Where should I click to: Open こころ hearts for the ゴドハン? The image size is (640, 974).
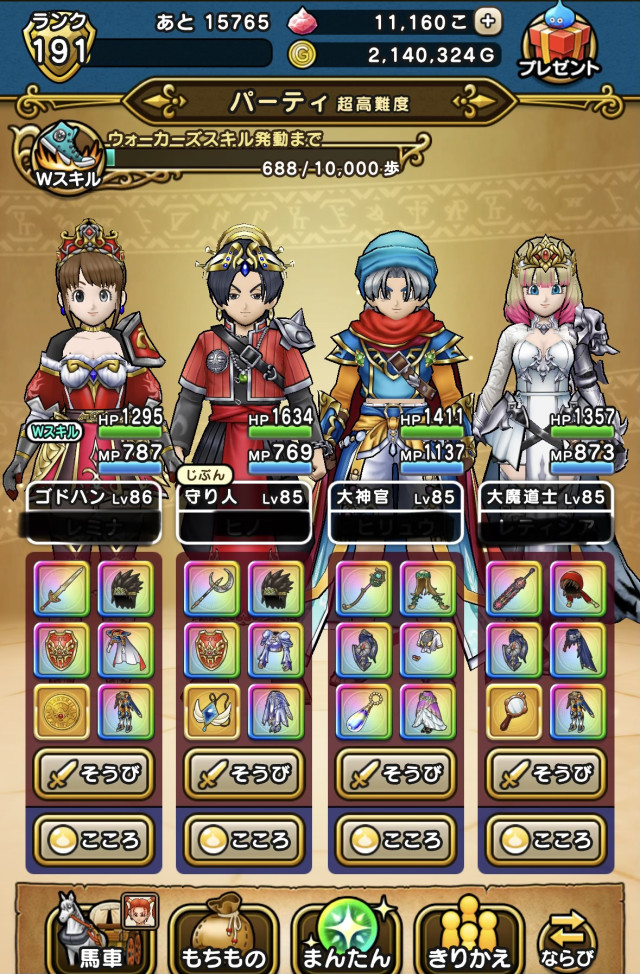click(96, 838)
